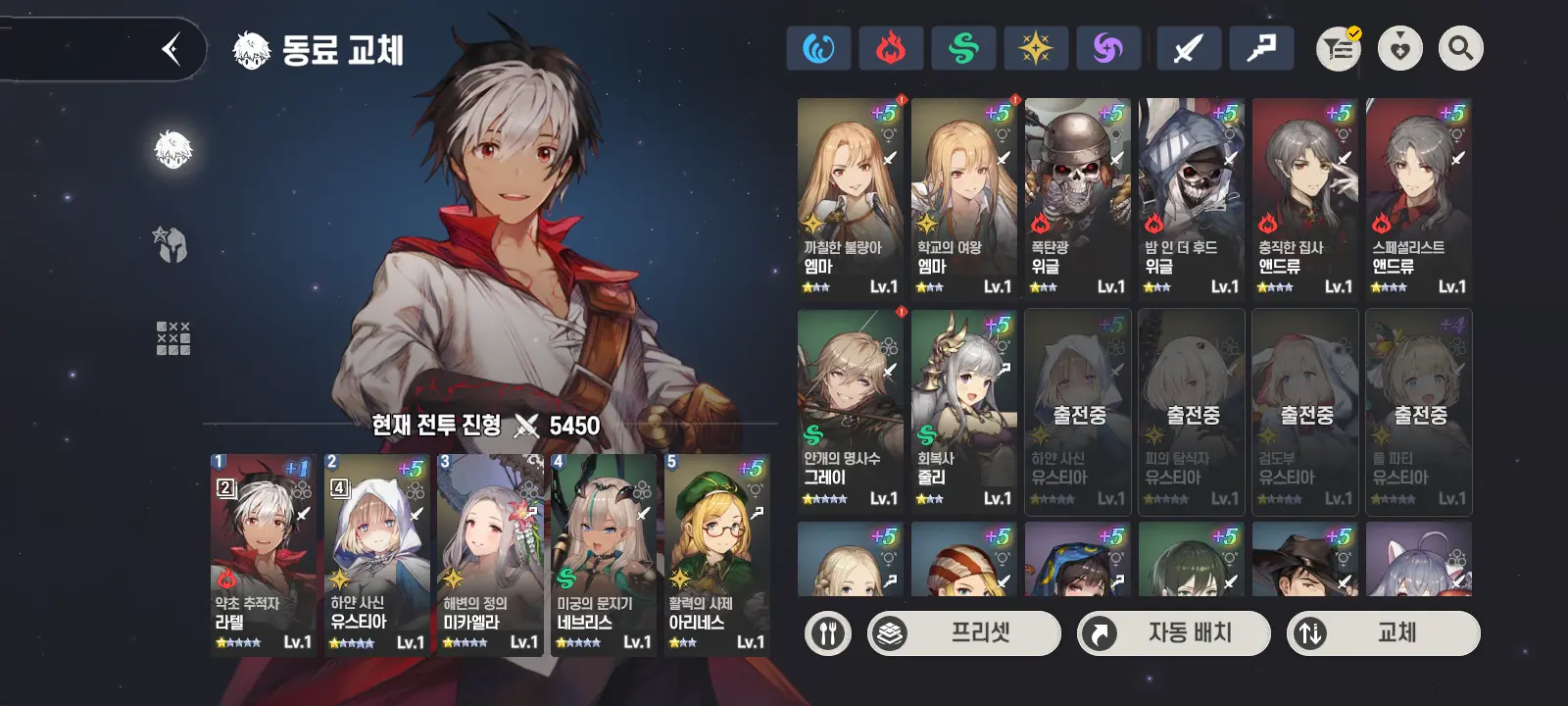1568x706 pixels.
Task: Pick 회복사 줄리 companion card
Action: pyautogui.click(x=963, y=411)
